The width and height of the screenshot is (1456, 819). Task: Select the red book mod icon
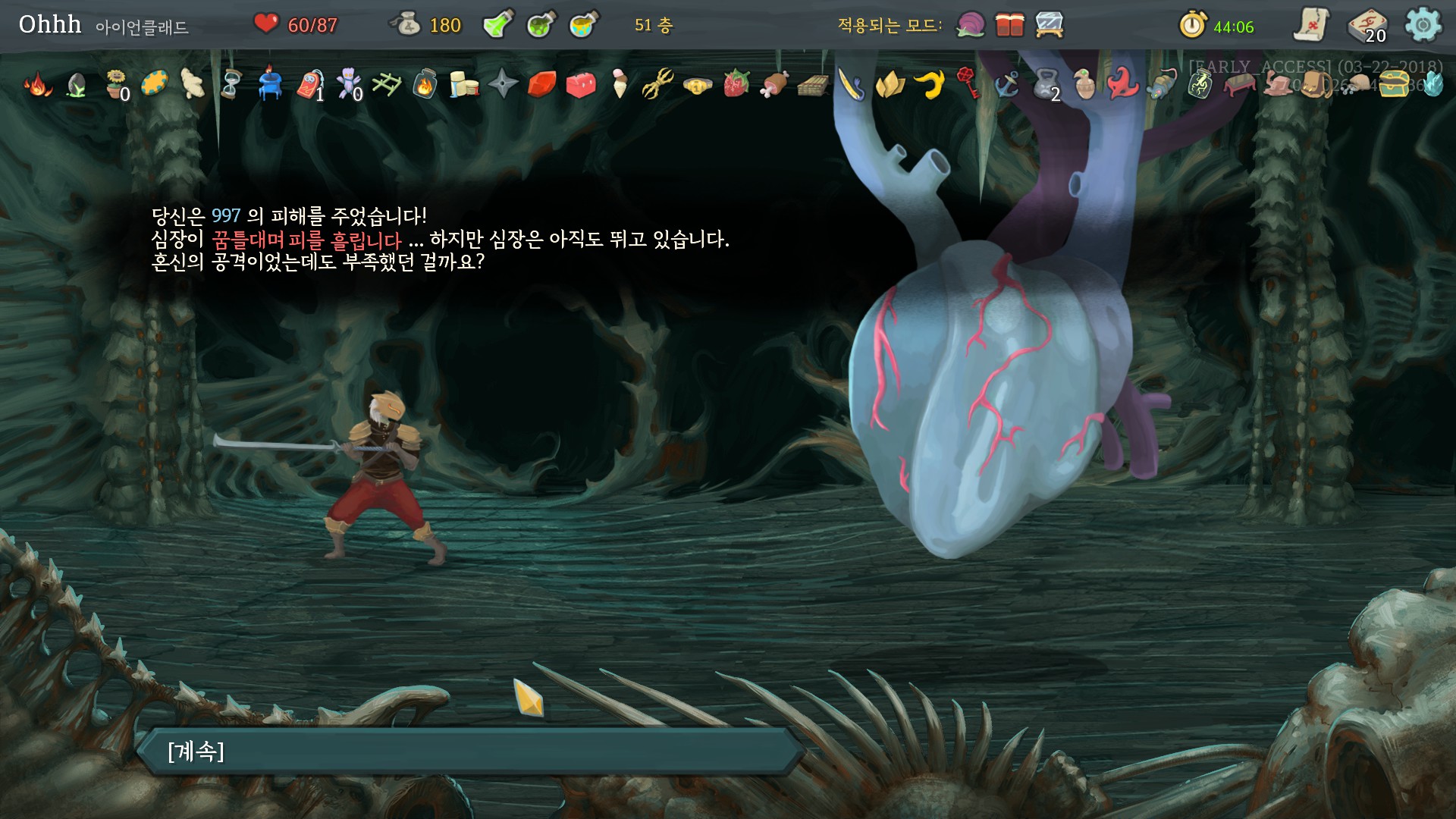1009,25
